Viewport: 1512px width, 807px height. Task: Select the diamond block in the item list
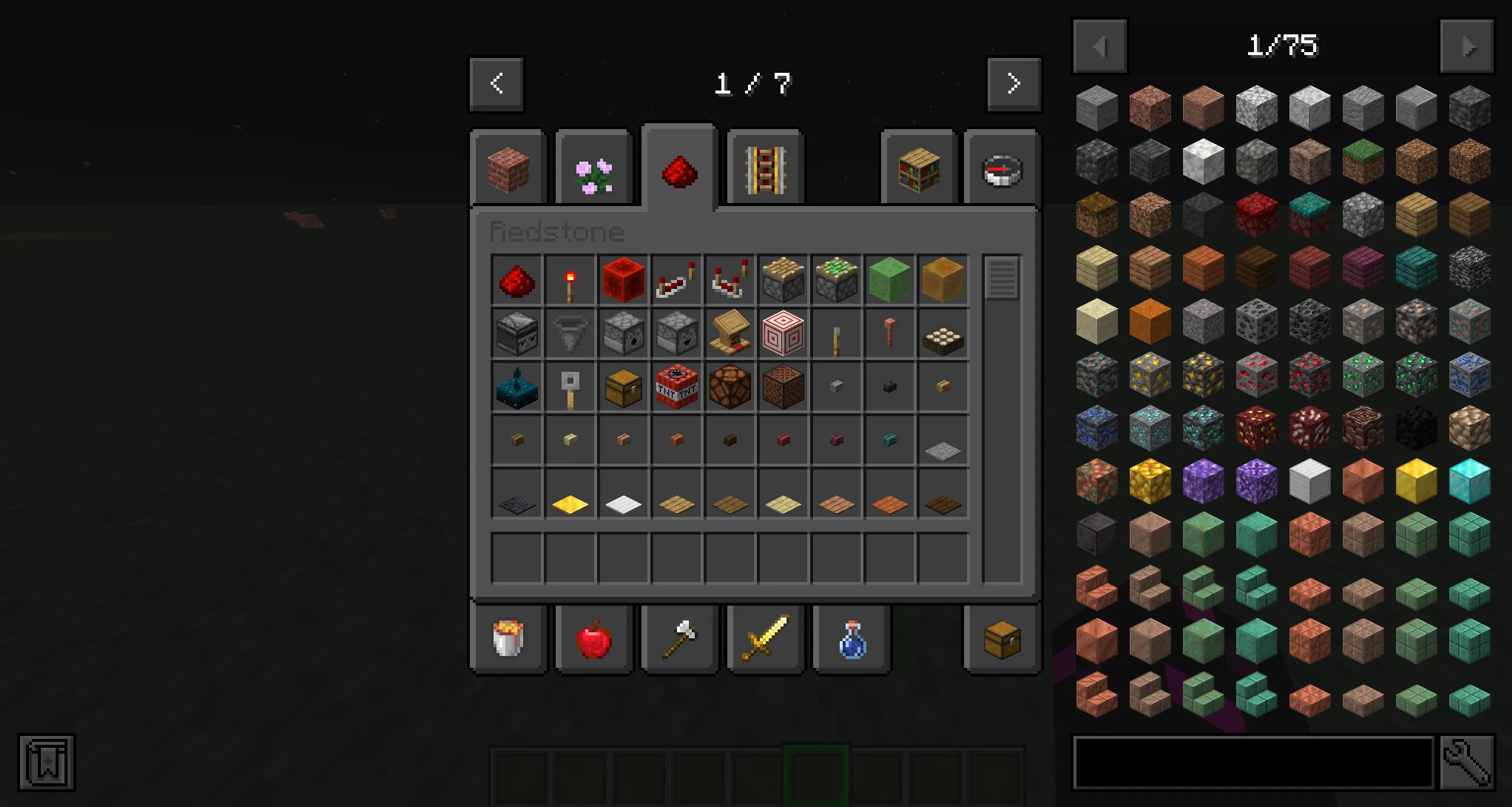coord(1469,483)
